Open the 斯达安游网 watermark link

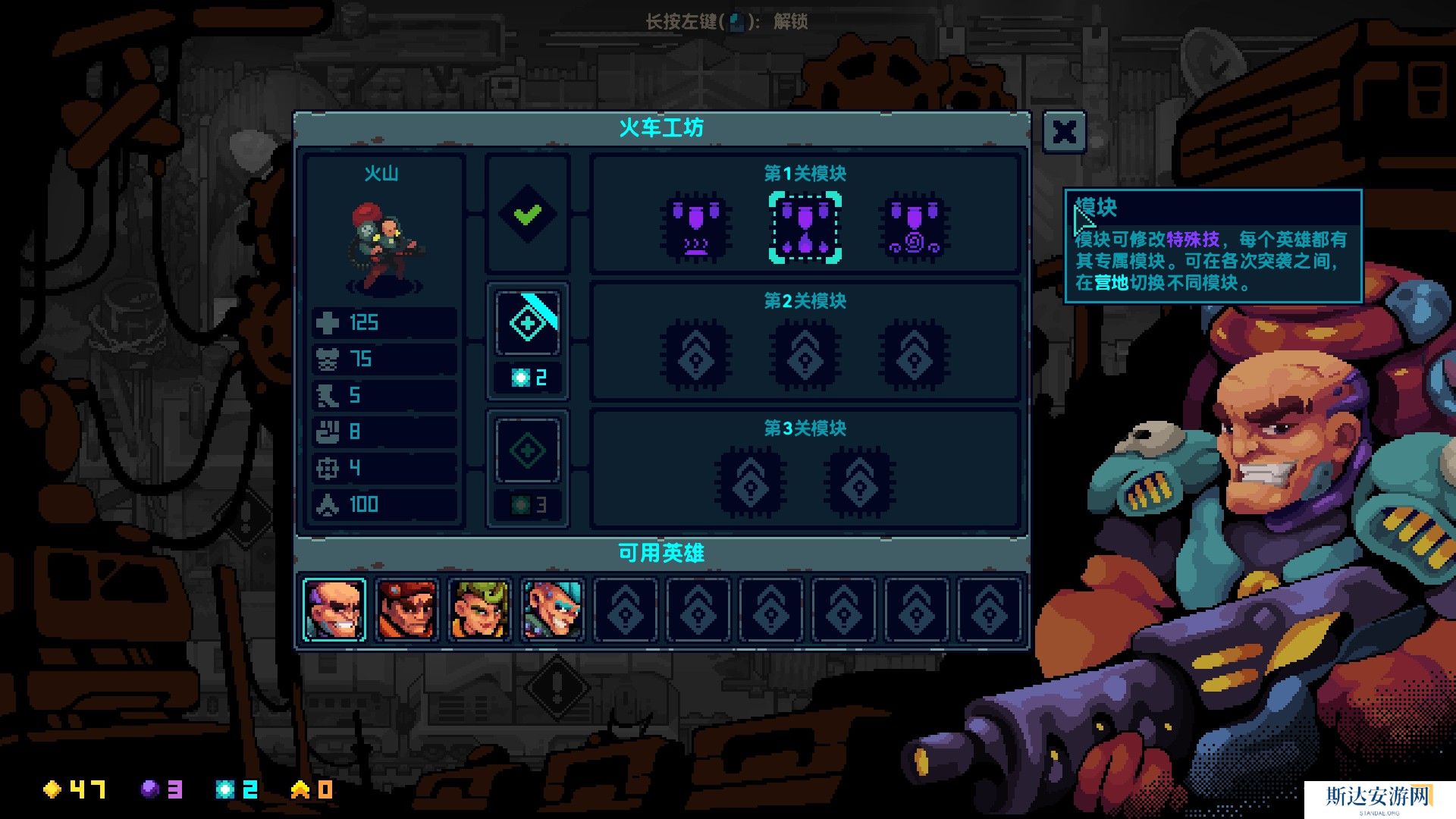click(x=1378, y=798)
